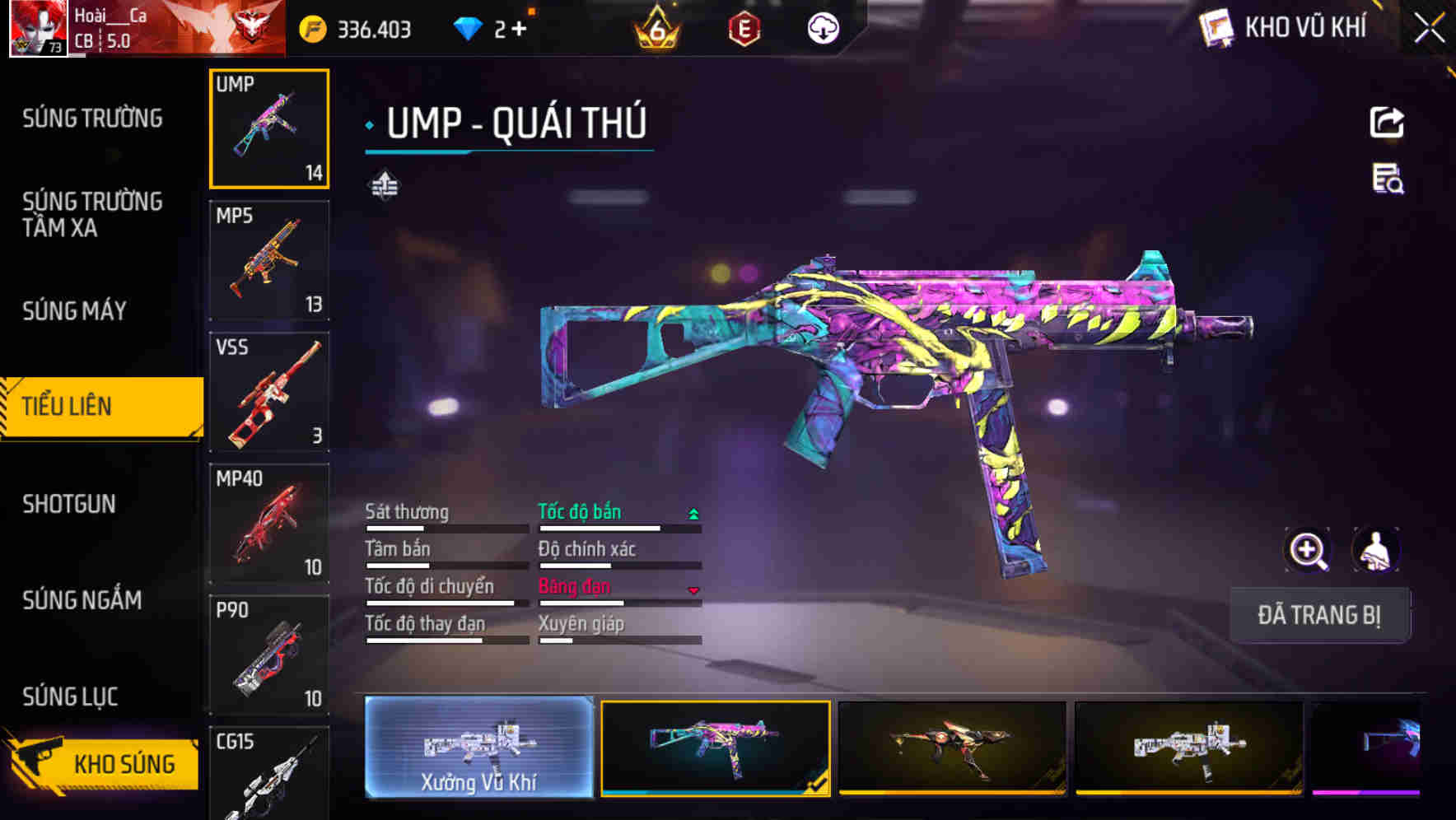Image resolution: width=1456 pixels, height=820 pixels.
Task: Select the MP5 weapon tile
Action: click(x=269, y=260)
